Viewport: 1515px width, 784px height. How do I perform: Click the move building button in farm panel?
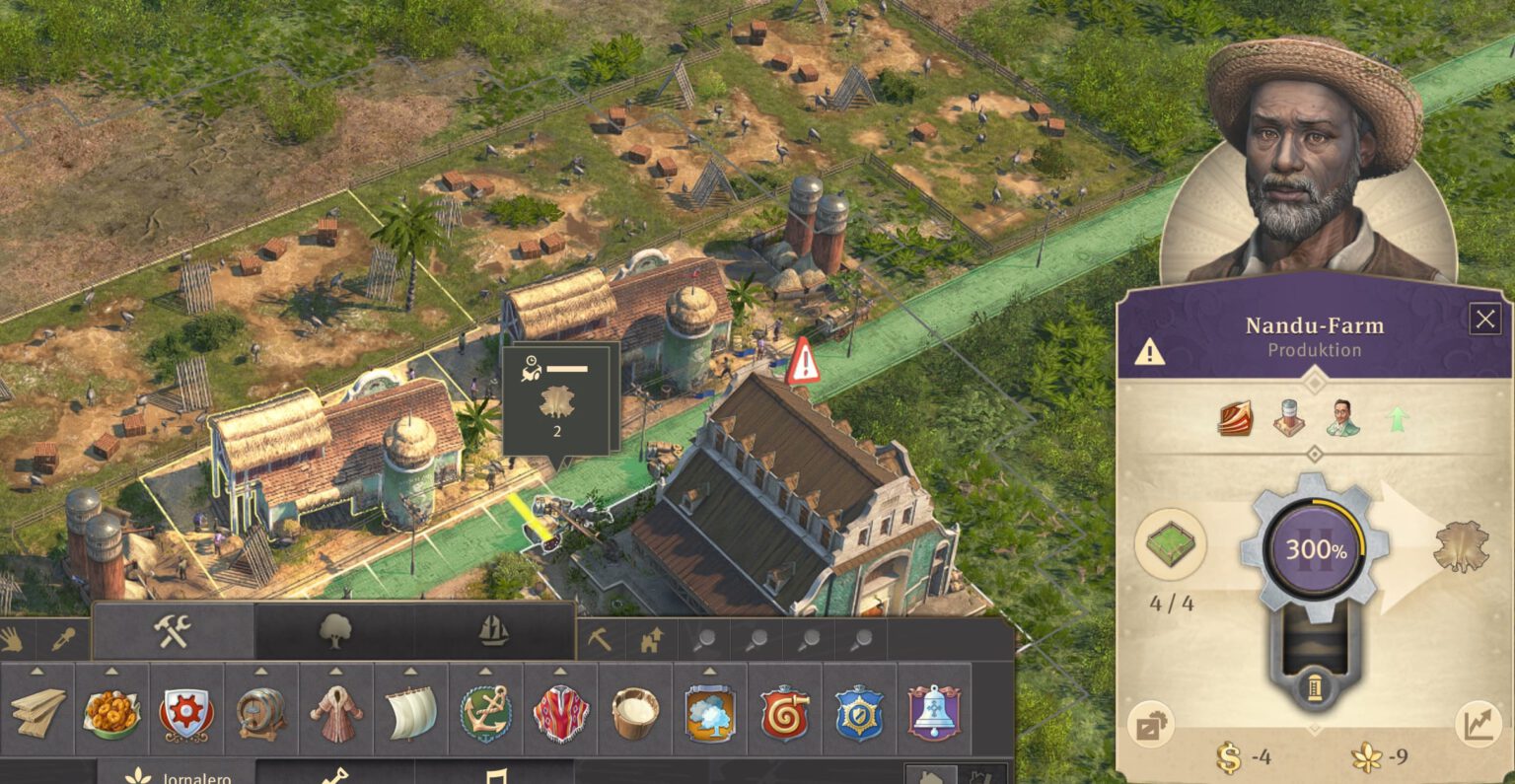click(x=1150, y=727)
